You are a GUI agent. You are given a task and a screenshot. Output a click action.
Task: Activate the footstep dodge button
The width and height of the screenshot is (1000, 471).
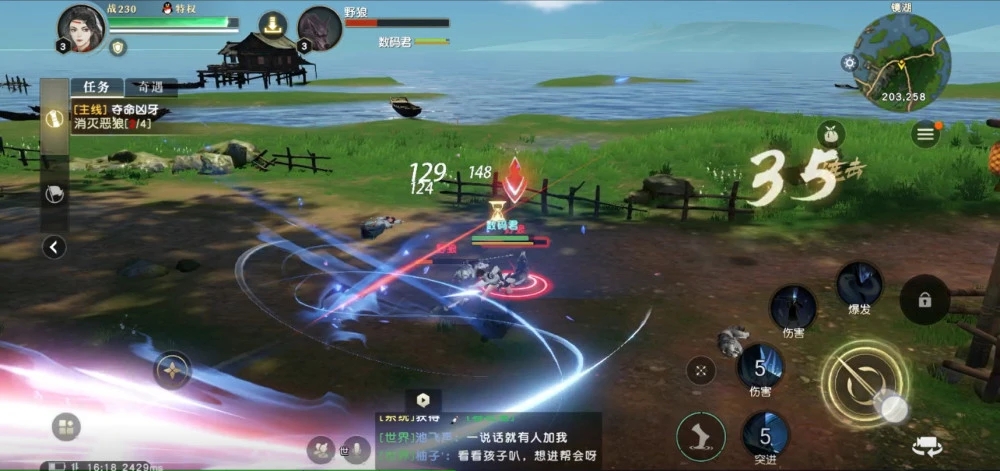point(700,437)
